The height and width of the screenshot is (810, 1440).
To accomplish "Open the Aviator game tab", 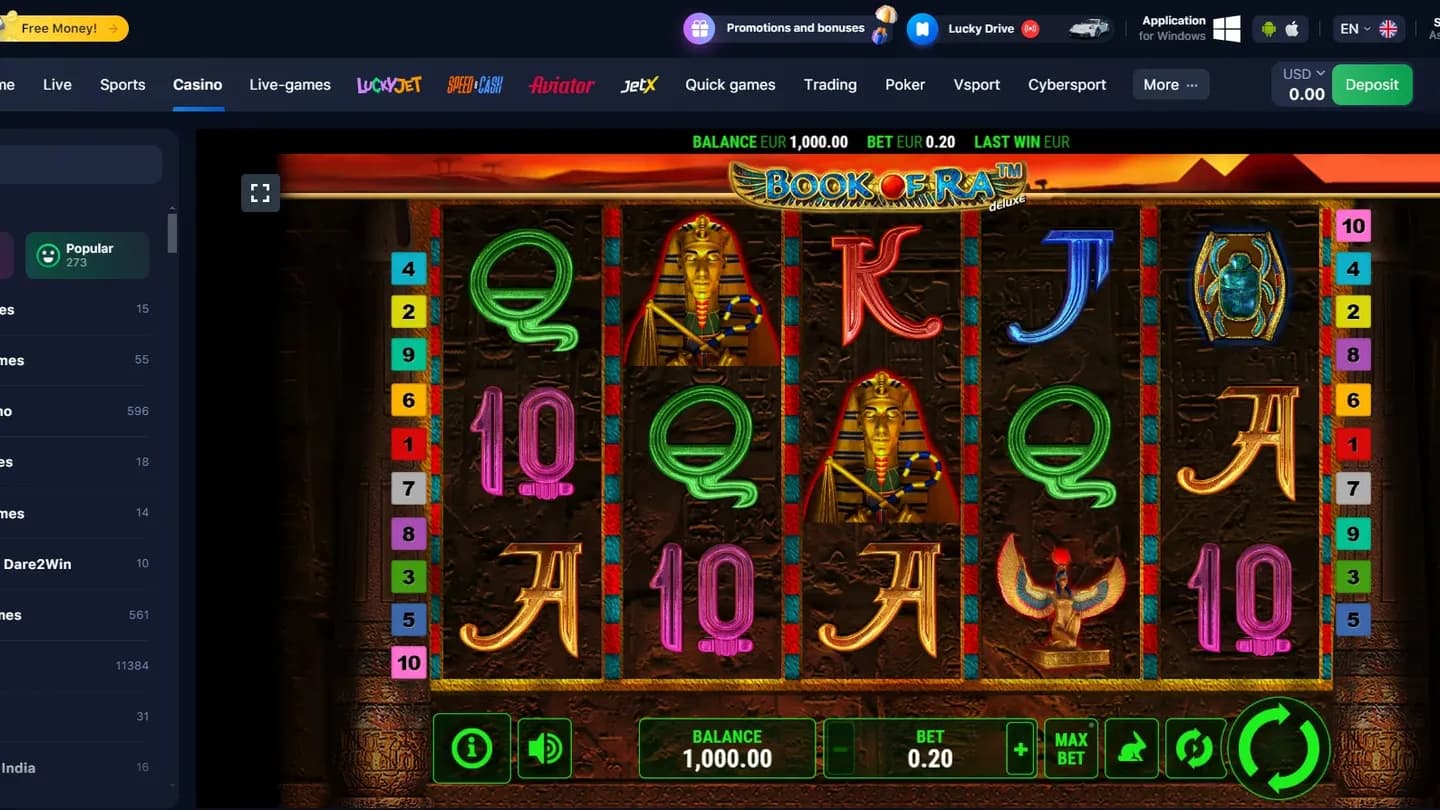I will tap(560, 84).
